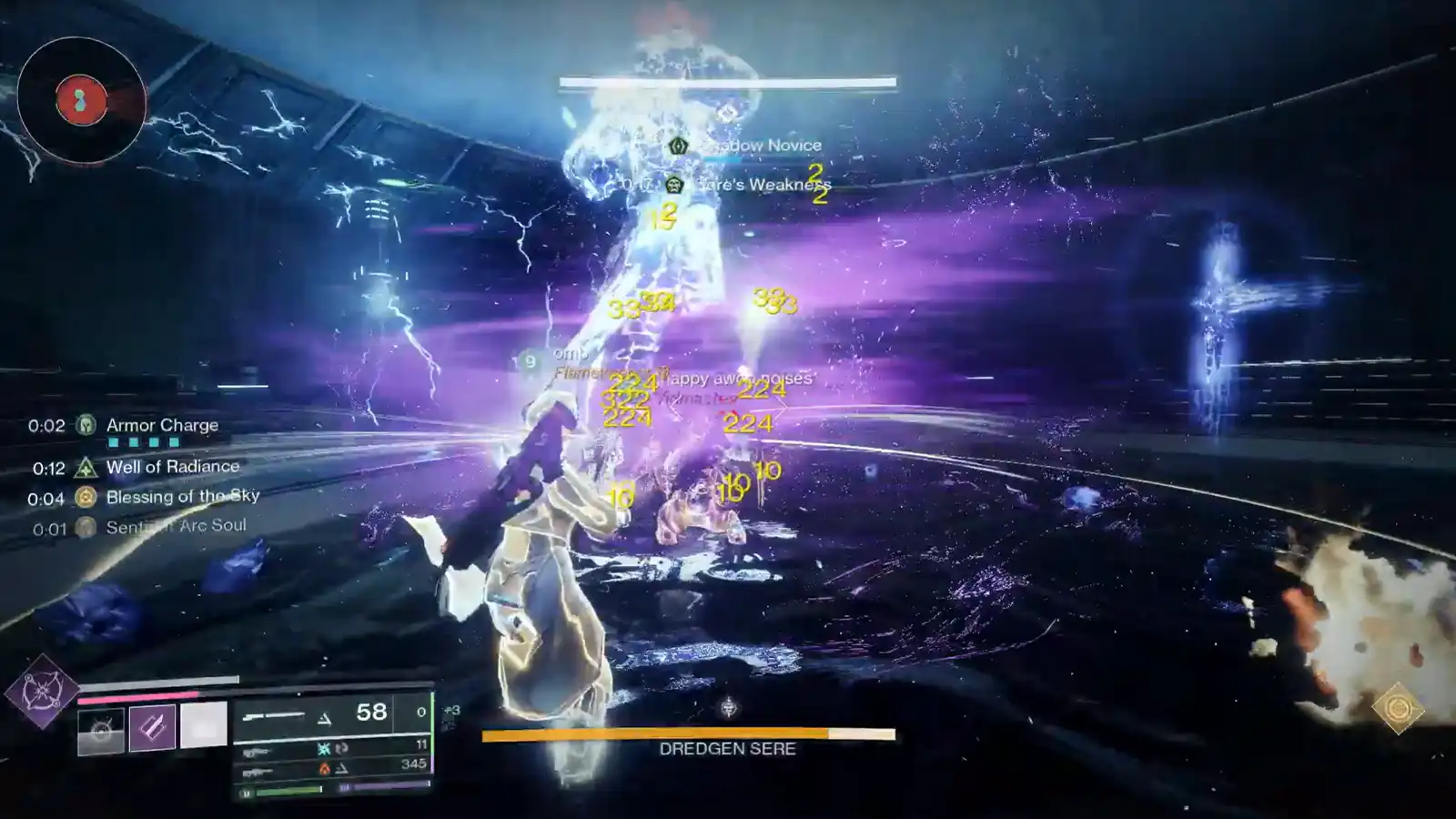The width and height of the screenshot is (1456, 819).
Task: Select the purple melee knife icon
Action: [151, 726]
